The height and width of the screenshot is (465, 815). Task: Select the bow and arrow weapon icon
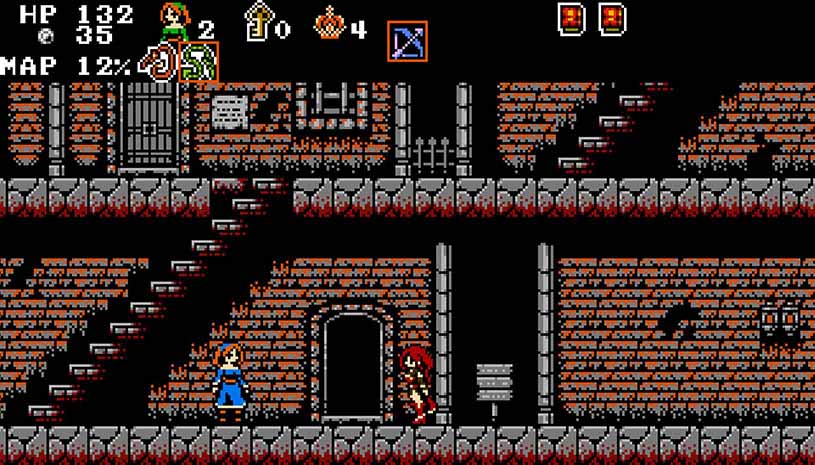(x=407, y=41)
